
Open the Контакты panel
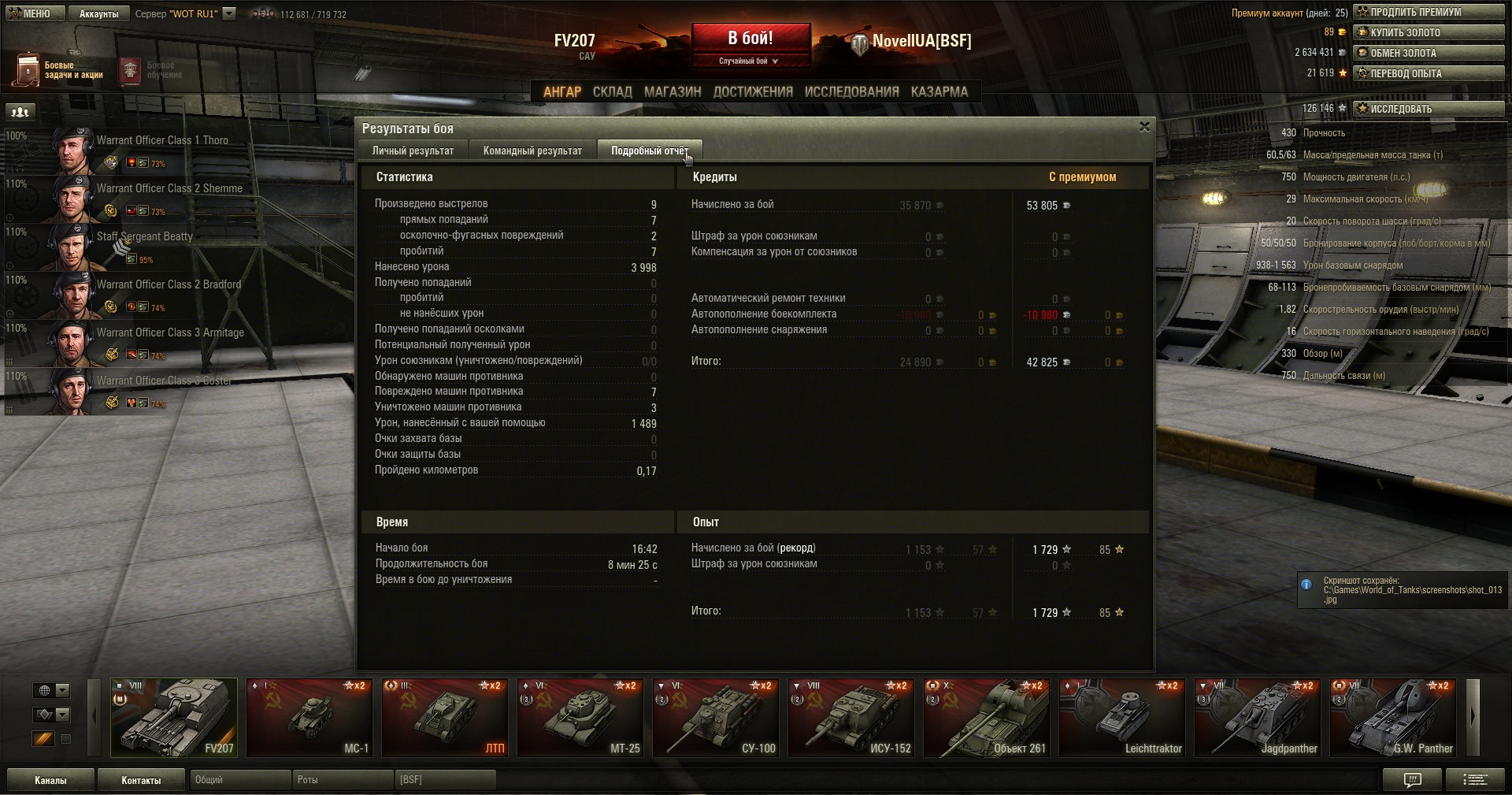tap(141, 780)
